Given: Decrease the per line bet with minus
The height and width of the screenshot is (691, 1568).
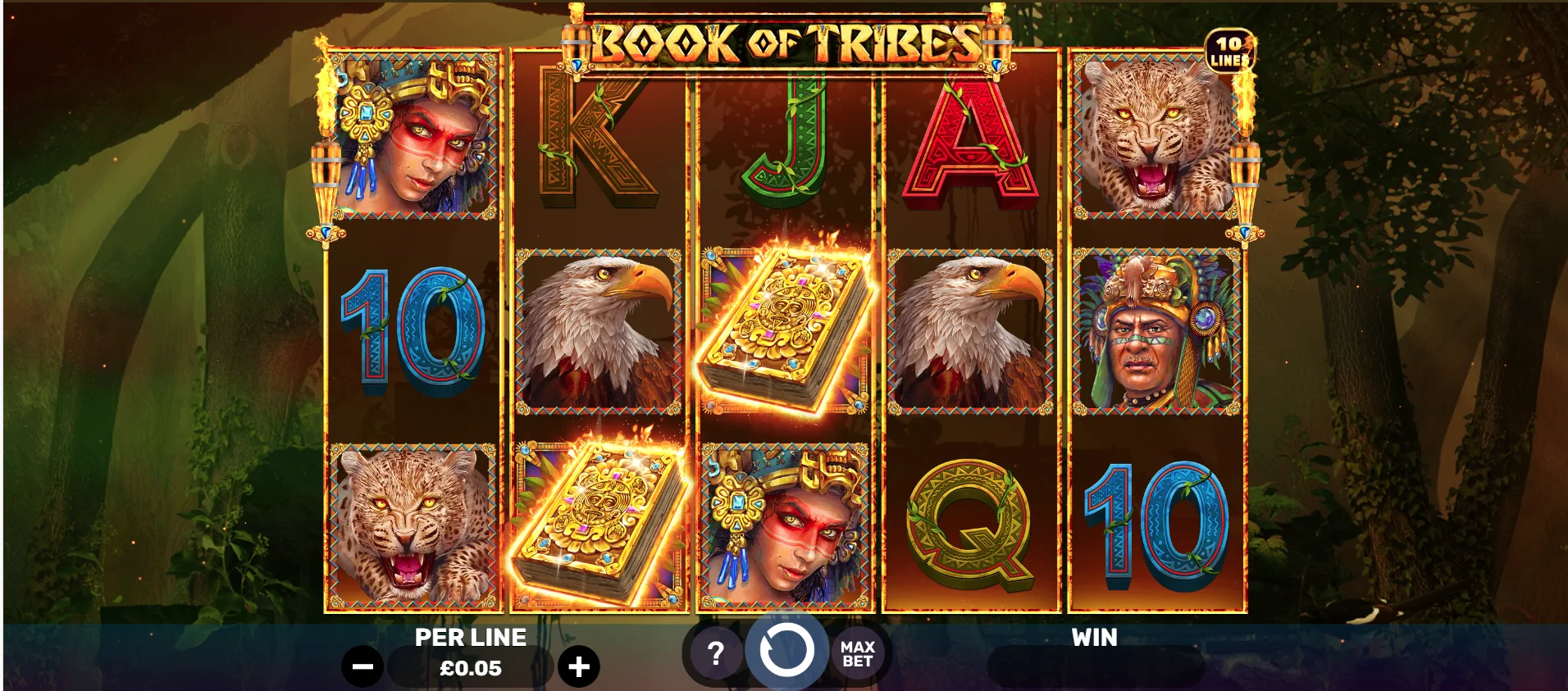Looking at the screenshot, I should (362, 667).
